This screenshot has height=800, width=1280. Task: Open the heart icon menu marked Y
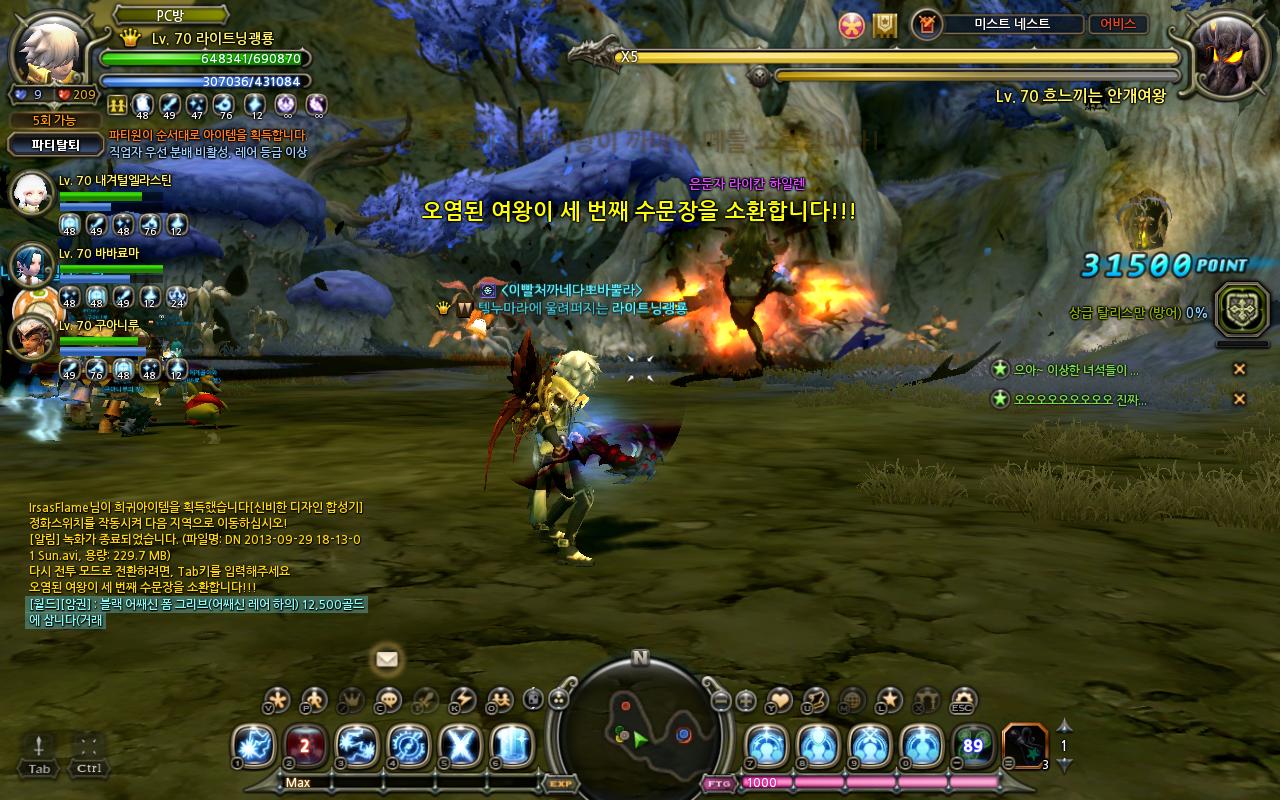coord(778,700)
